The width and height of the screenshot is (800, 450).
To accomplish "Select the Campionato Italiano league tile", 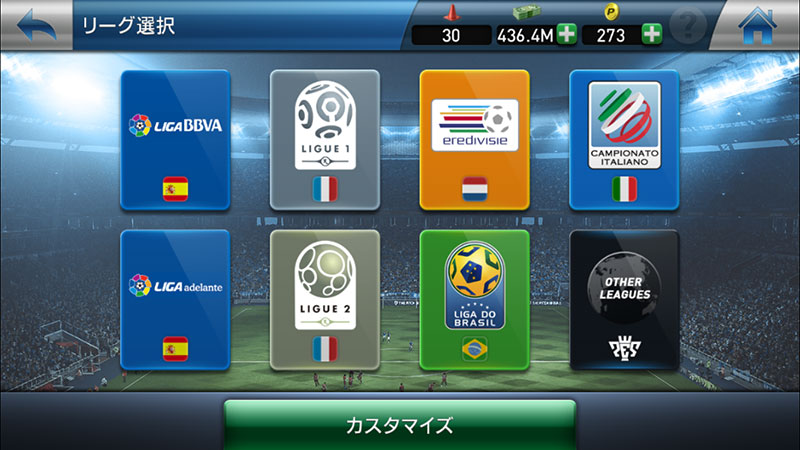I will [x=624, y=140].
